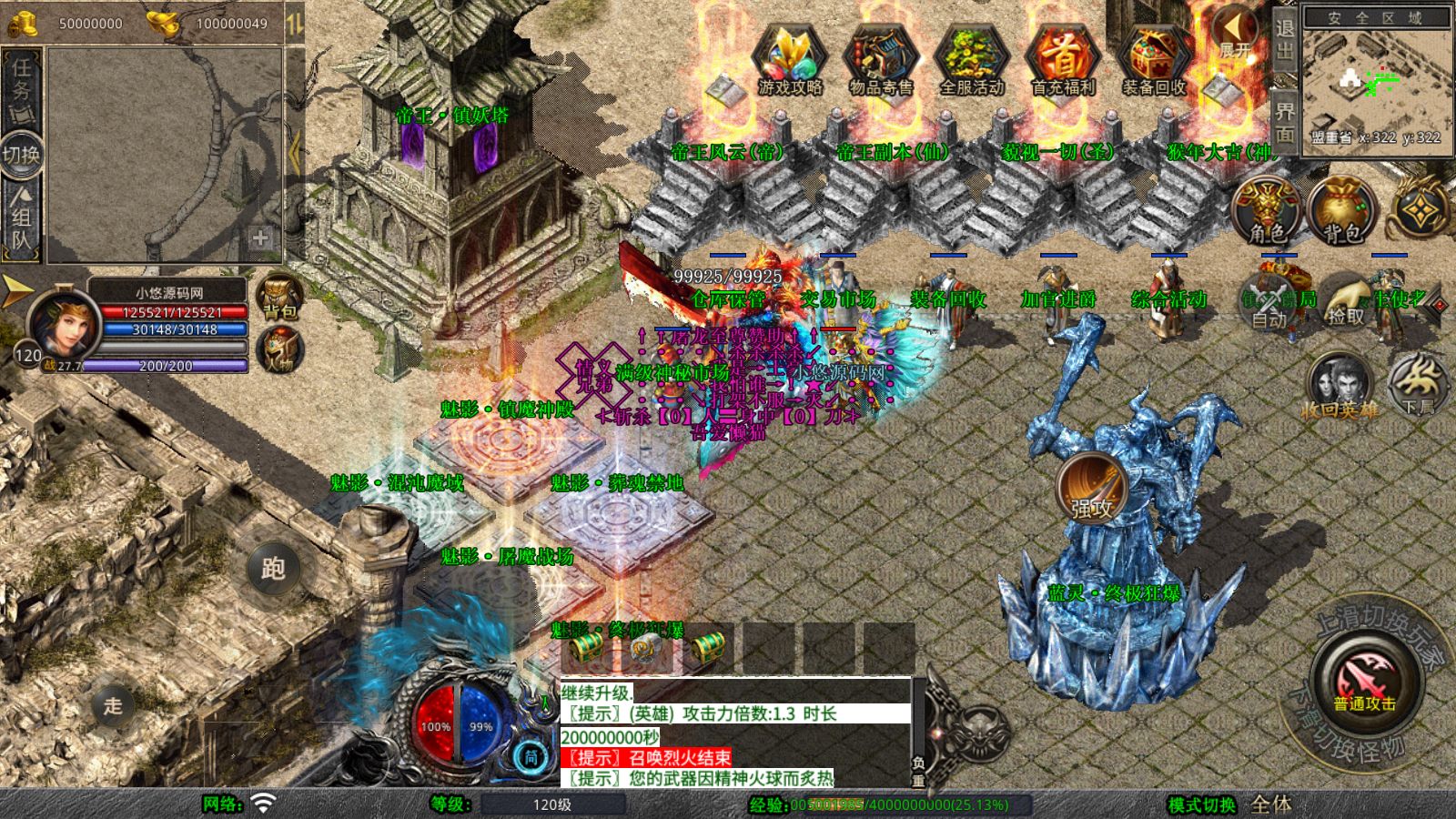Tap the 普通攻击 normal attack button
The height and width of the screenshot is (819, 1456).
coord(1364,682)
